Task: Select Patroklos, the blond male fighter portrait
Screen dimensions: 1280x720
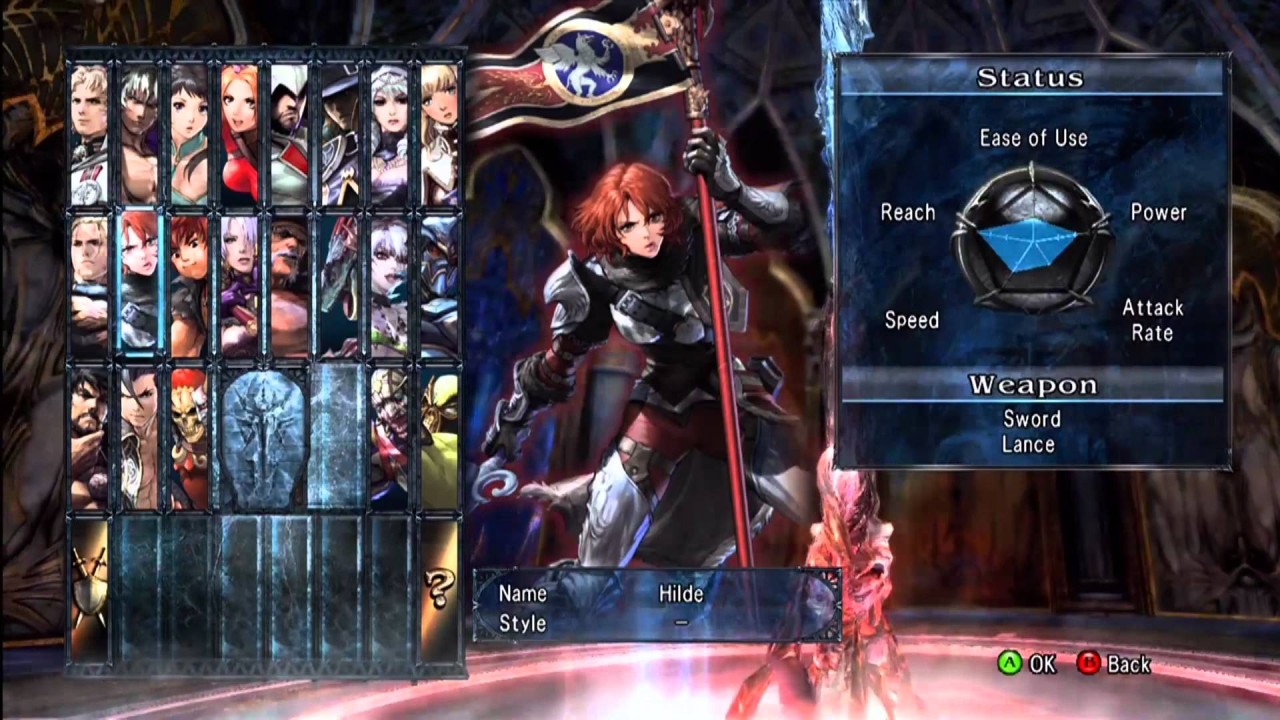Action: (x=90, y=134)
